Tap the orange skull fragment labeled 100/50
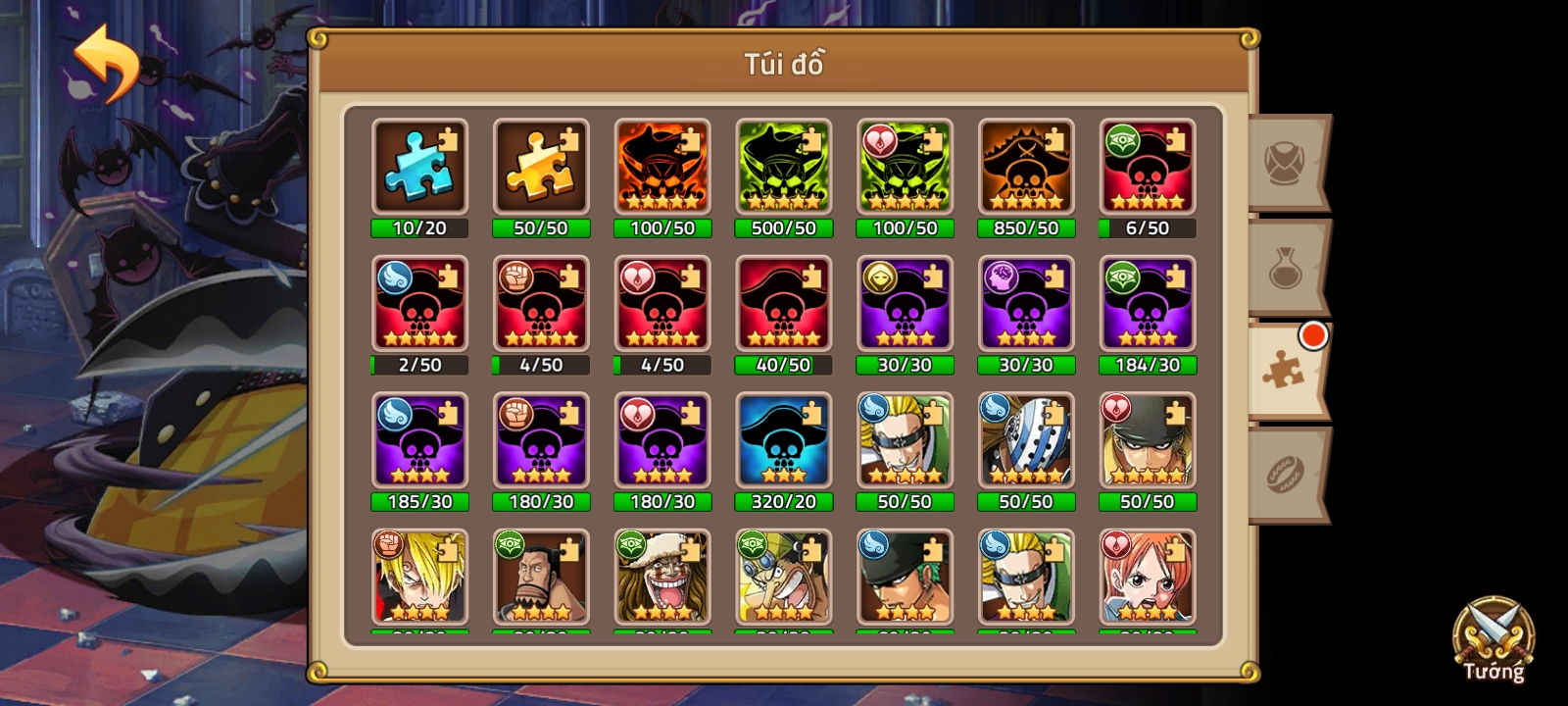1568x706 pixels. tap(661, 167)
